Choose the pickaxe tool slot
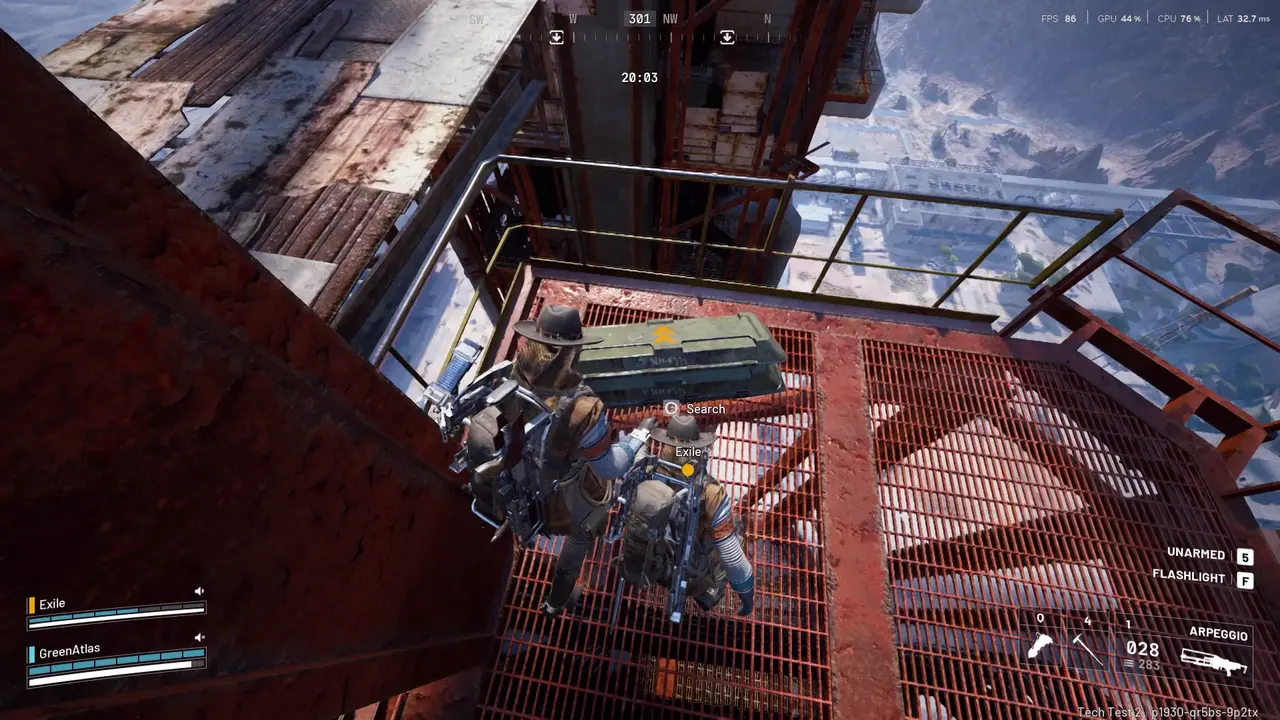This screenshot has height=720, width=1280. [1088, 650]
